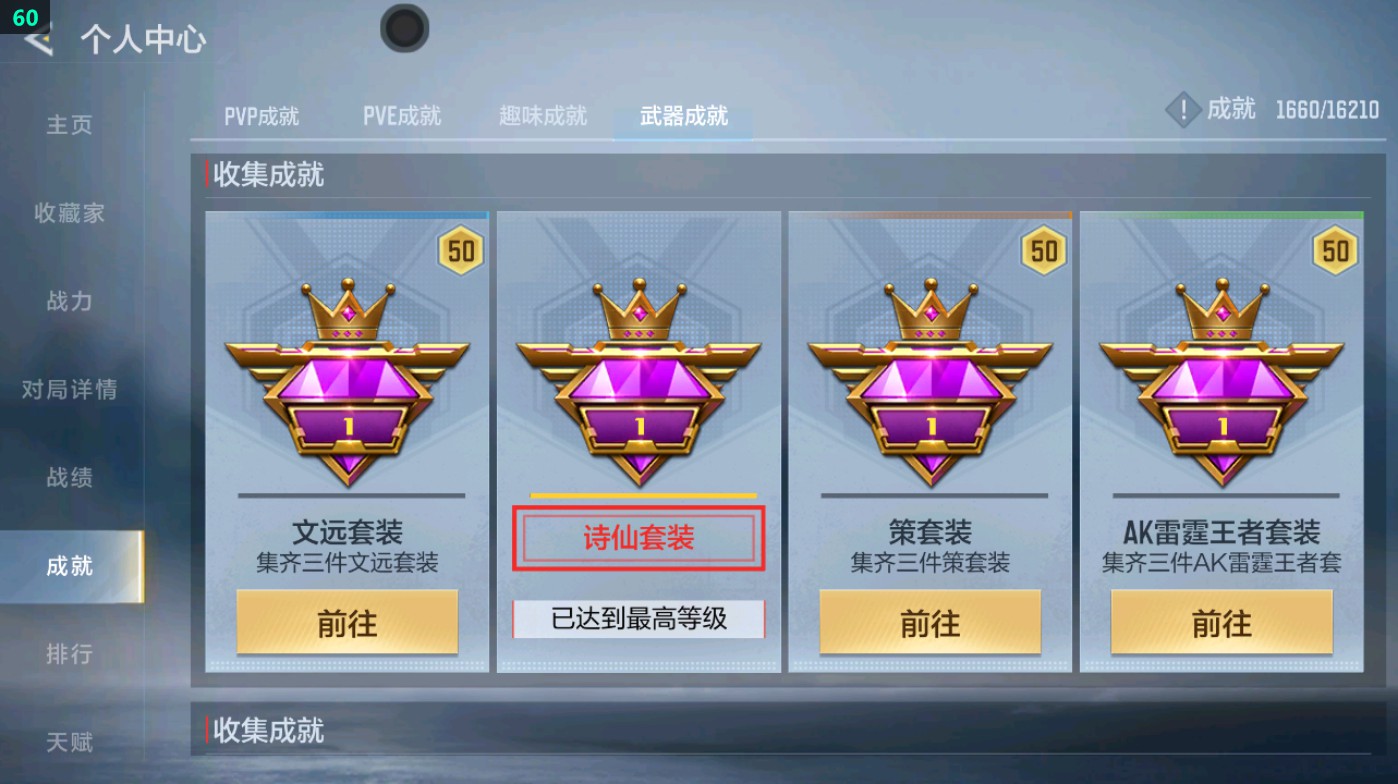Click the achievement alert exclamation icon

pyautogui.click(x=1183, y=110)
